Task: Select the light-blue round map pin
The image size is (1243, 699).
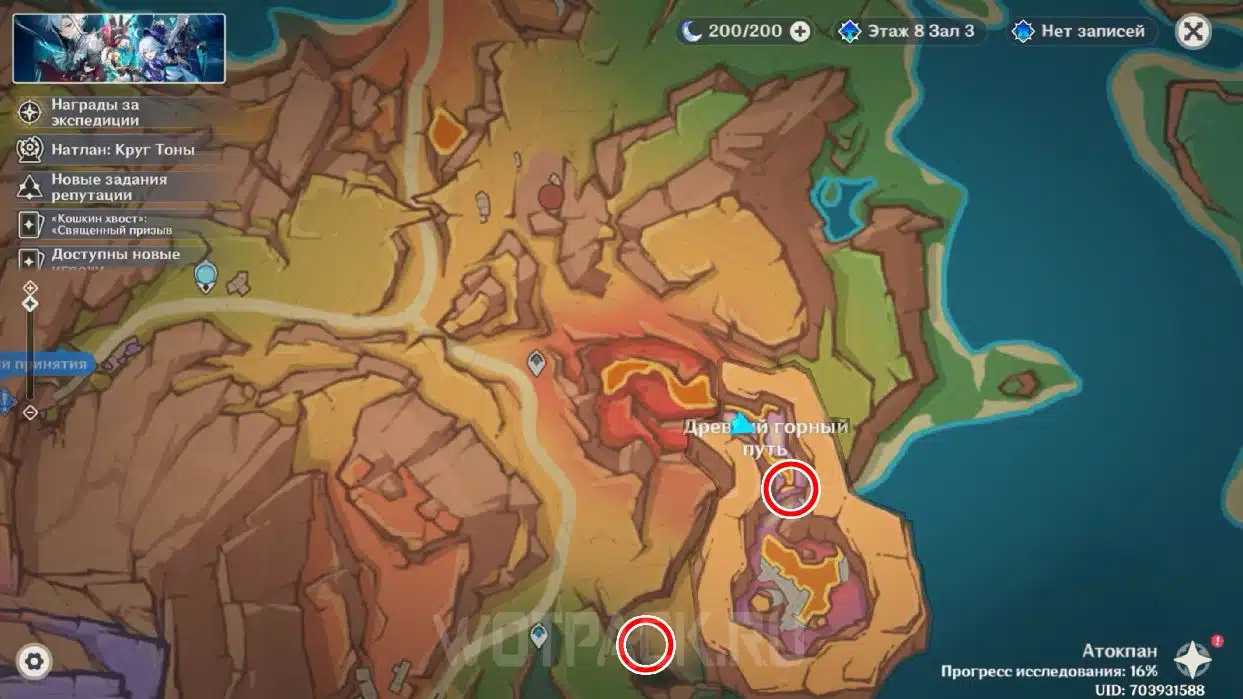Action: (206, 275)
